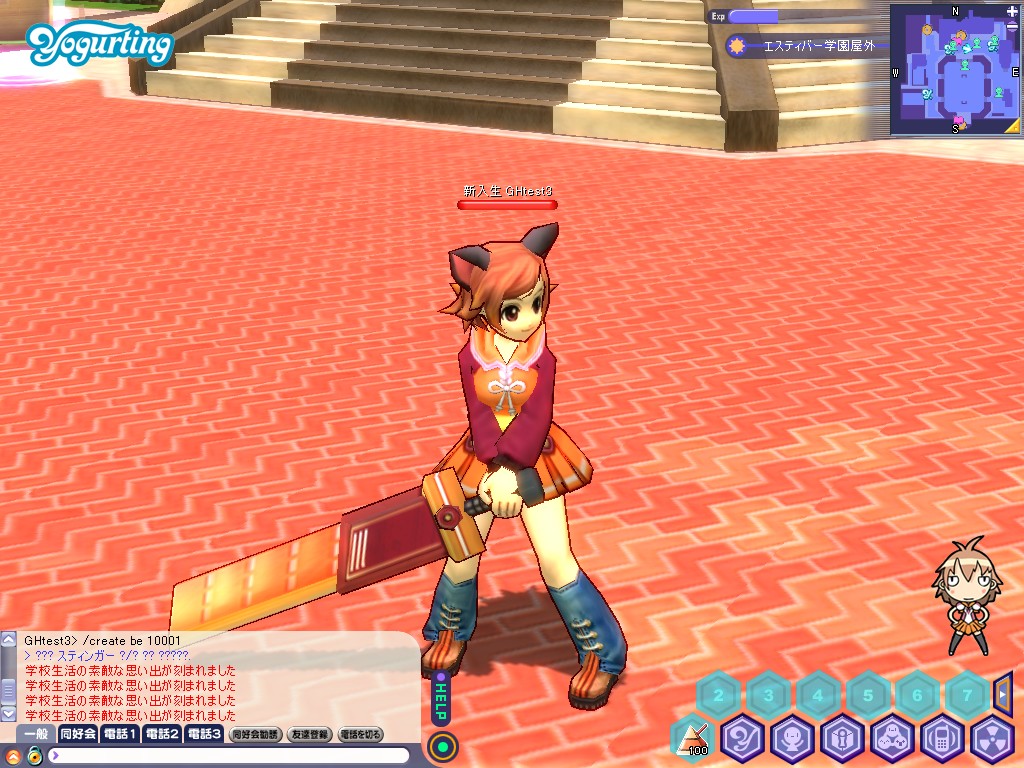Switch to the 一般 chat tab
Screen dimensions: 1024x768
(x=35, y=734)
